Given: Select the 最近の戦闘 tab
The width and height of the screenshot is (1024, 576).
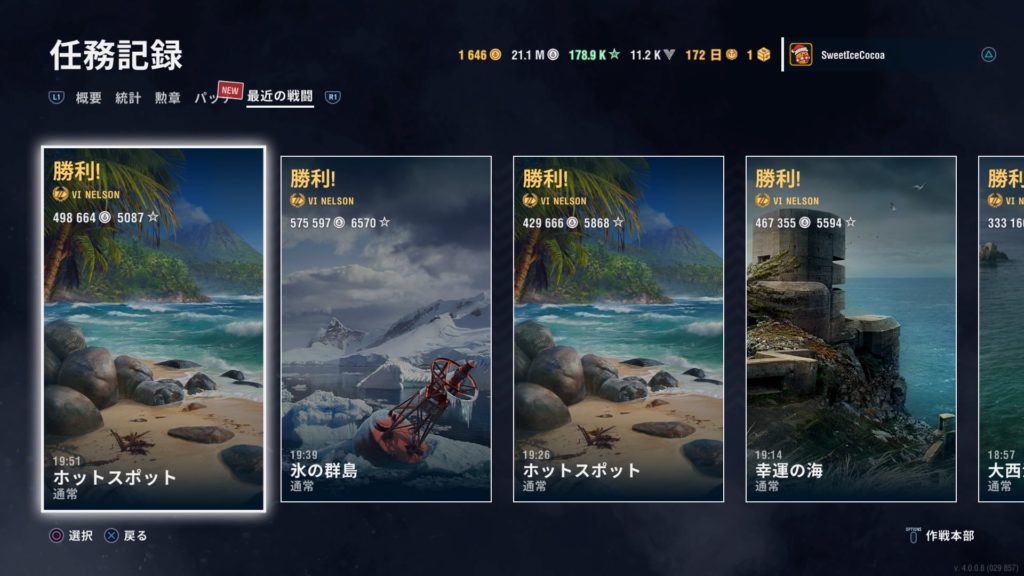Looking at the screenshot, I should click(x=280, y=98).
